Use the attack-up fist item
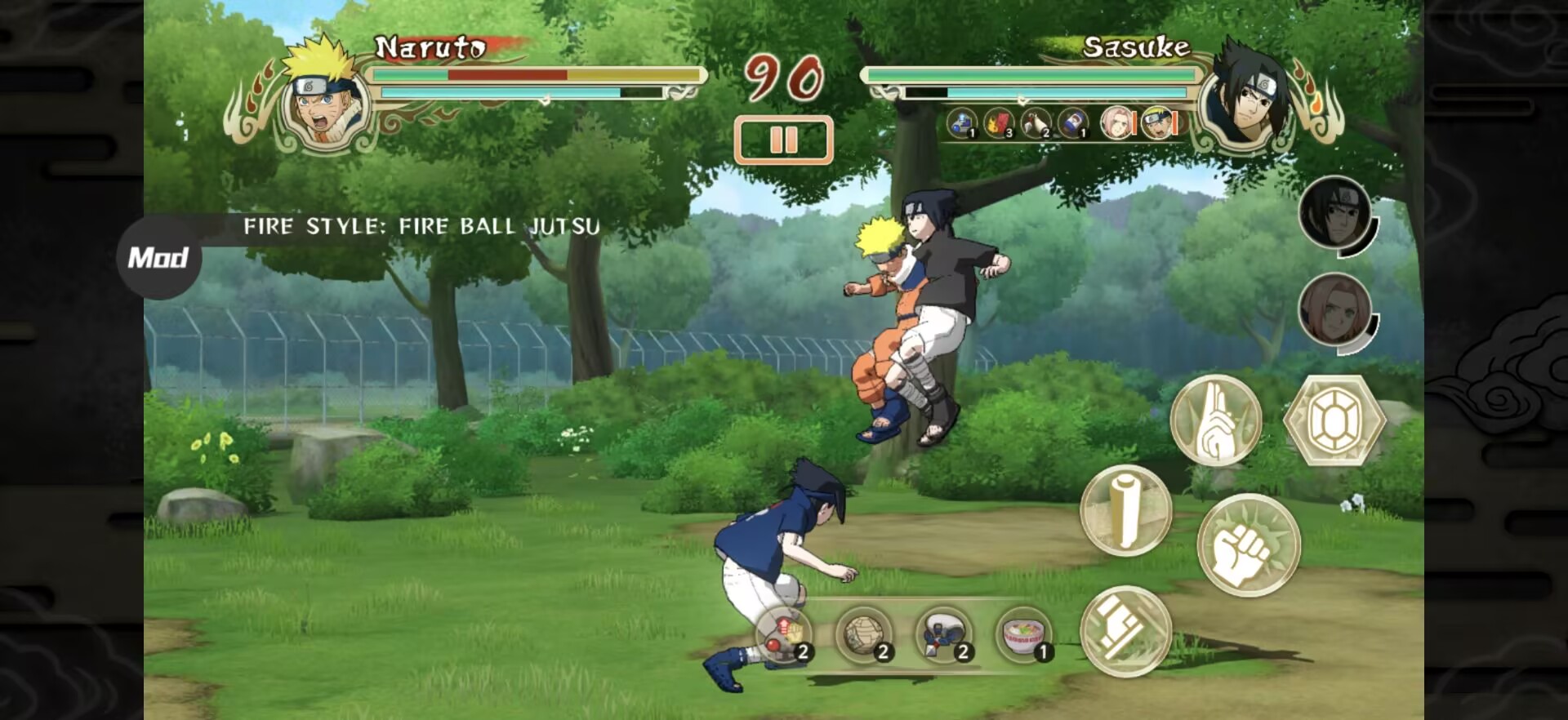Viewport: 1568px width, 720px height. point(784,634)
